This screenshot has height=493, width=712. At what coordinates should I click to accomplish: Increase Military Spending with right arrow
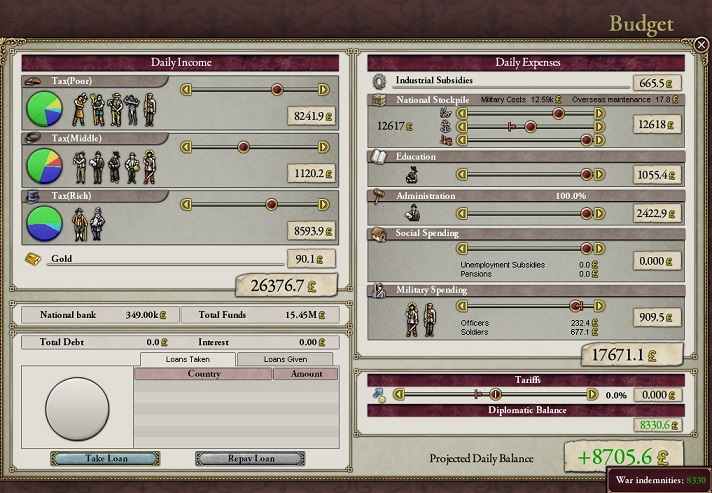coord(600,306)
